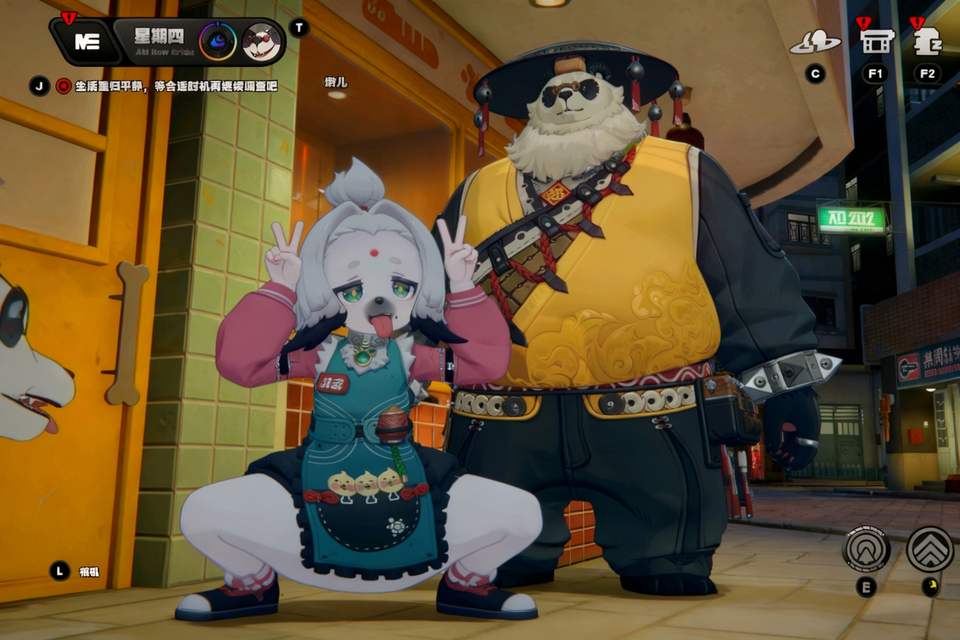Select the panda character portrait
This screenshot has height=640, width=960.
(261, 42)
